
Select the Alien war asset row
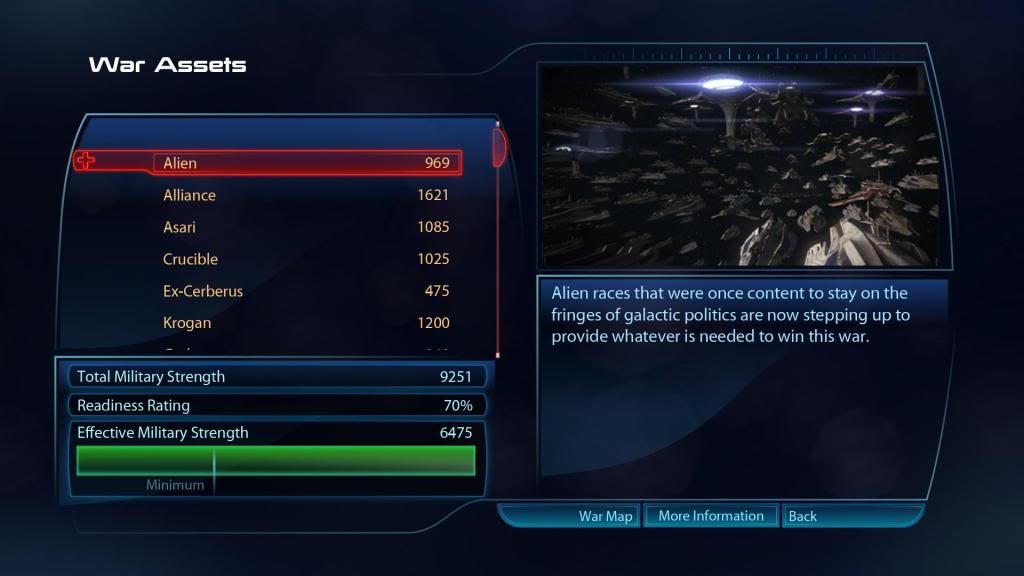(305, 163)
